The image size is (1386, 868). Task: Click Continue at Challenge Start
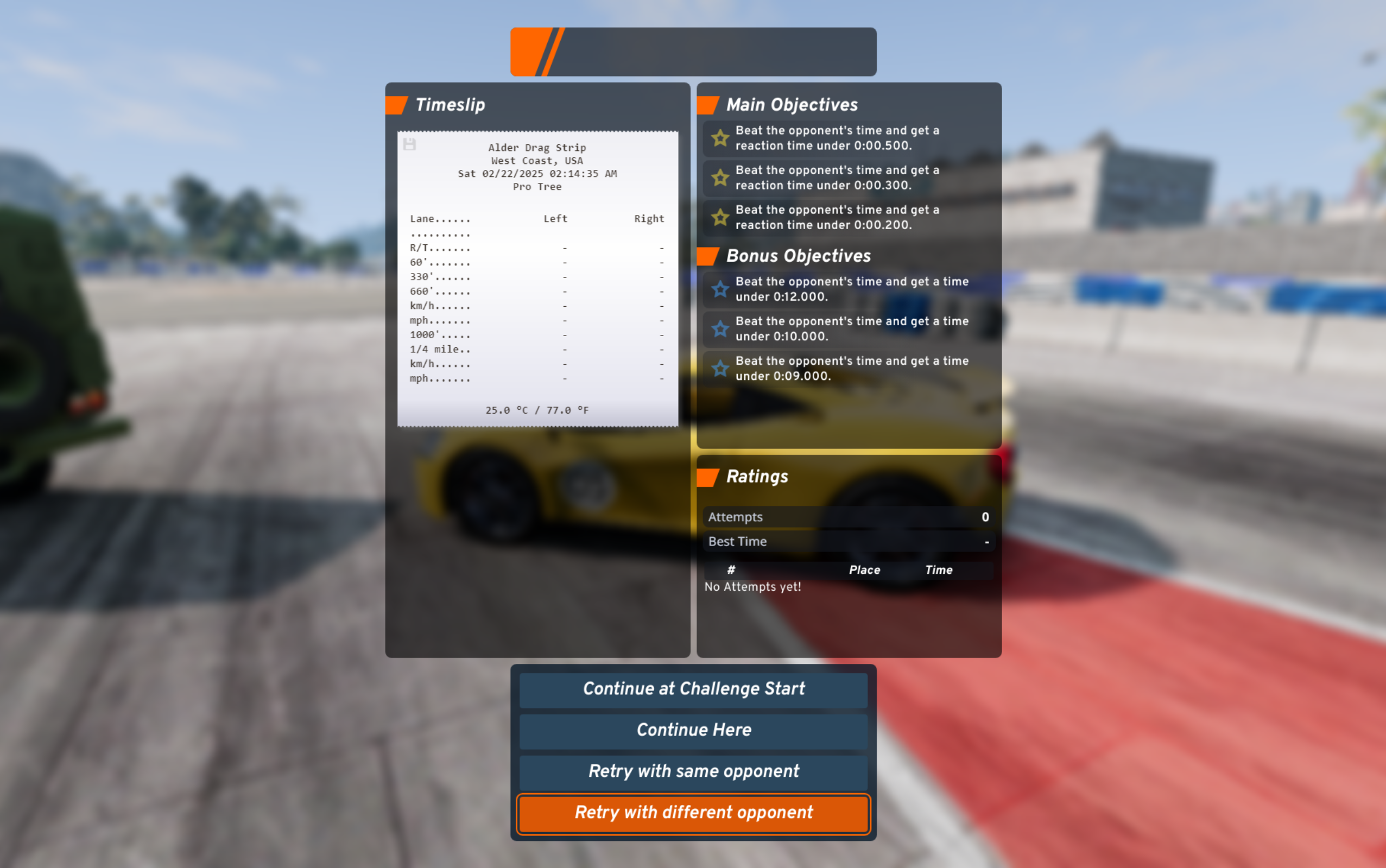pyautogui.click(x=693, y=688)
